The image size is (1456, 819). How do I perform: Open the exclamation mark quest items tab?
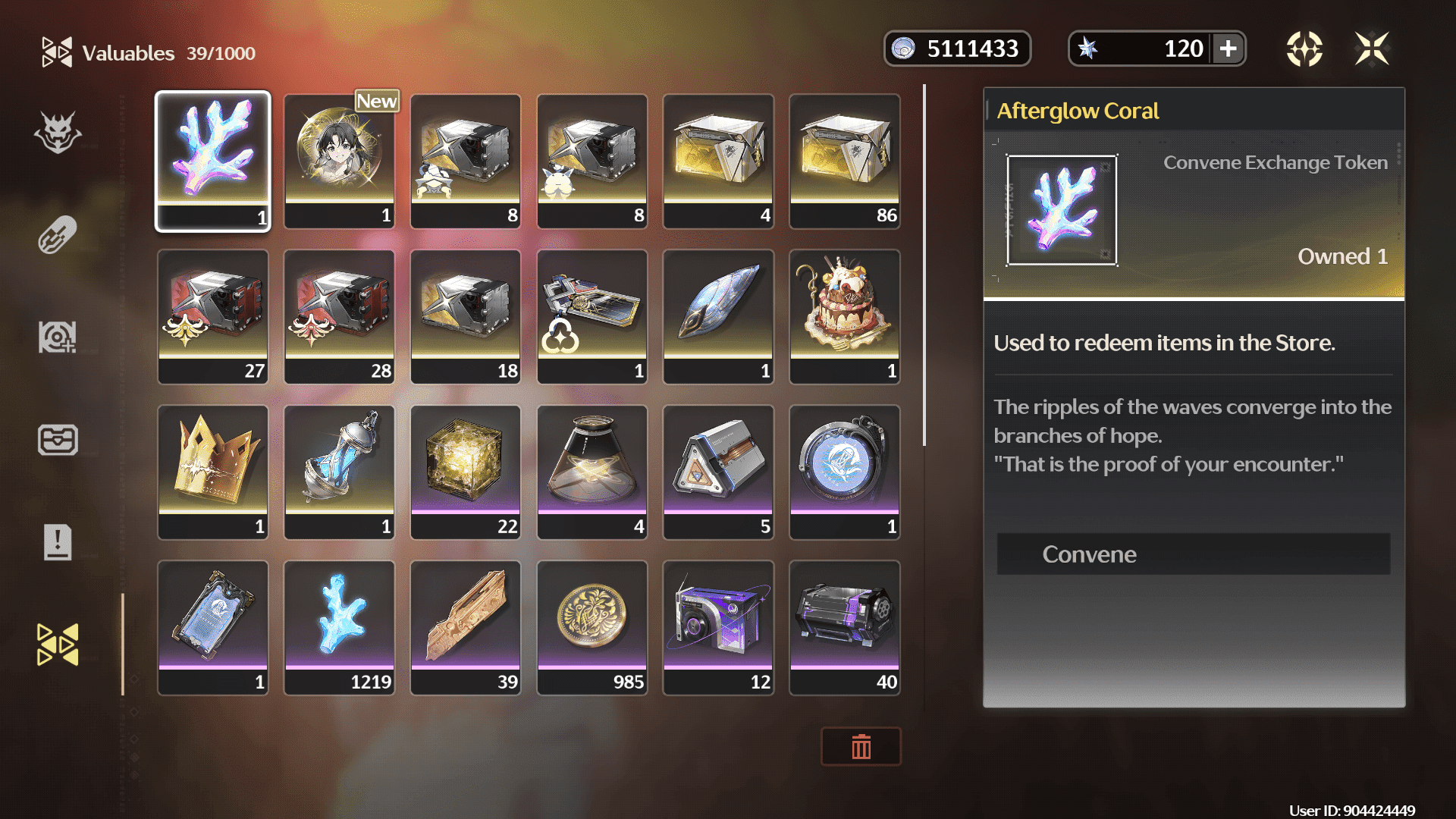pos(58,542)
